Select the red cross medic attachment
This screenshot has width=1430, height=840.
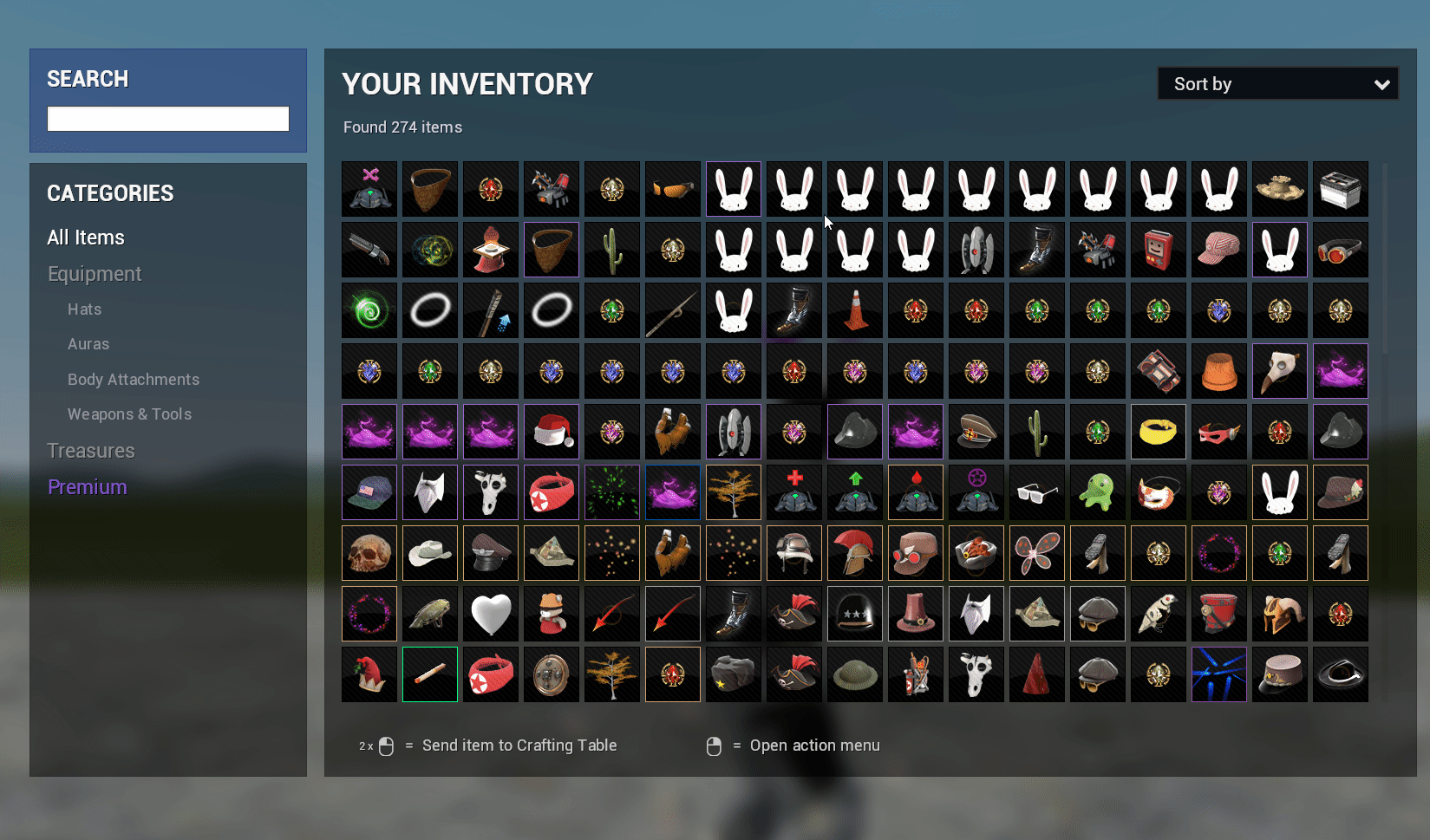793,492
